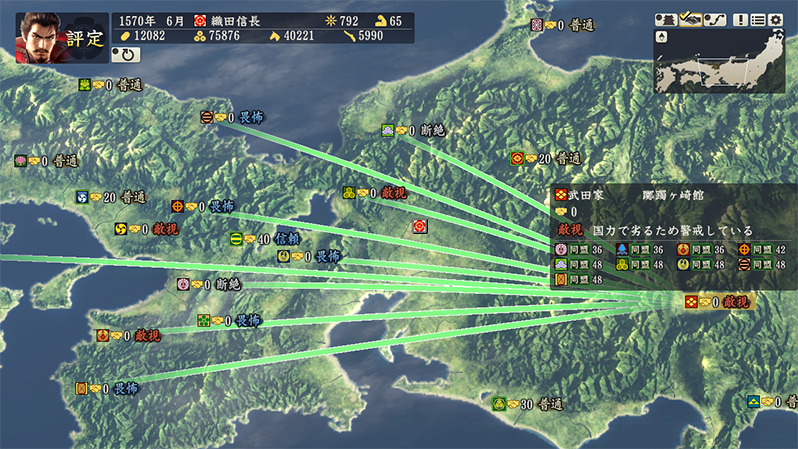798x449 pixels.
Task: Open the gear settings menu
Action: pyautogui.click(x=777, y=19)
